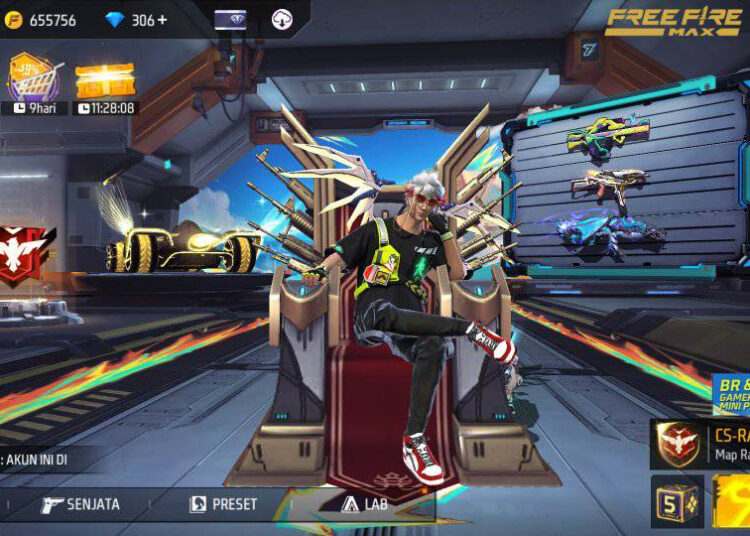Add diamonds with the plus button
750x536 pixels.
click(x=163, y=20)
